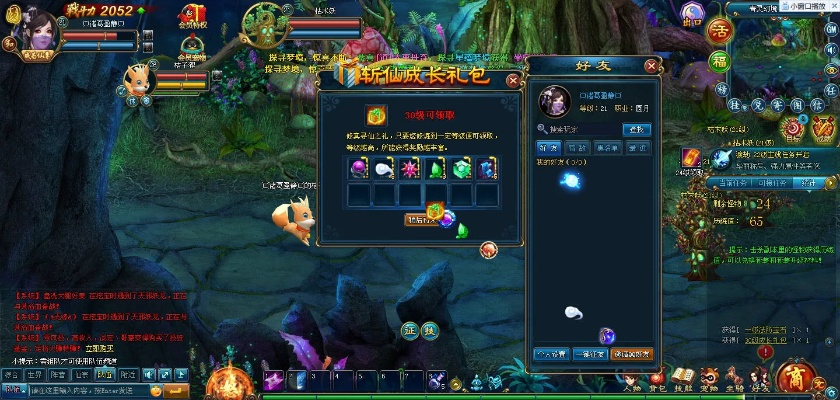
Task: Close the 斩仙成长礼包 gift window
Action: tap(513, 80)
